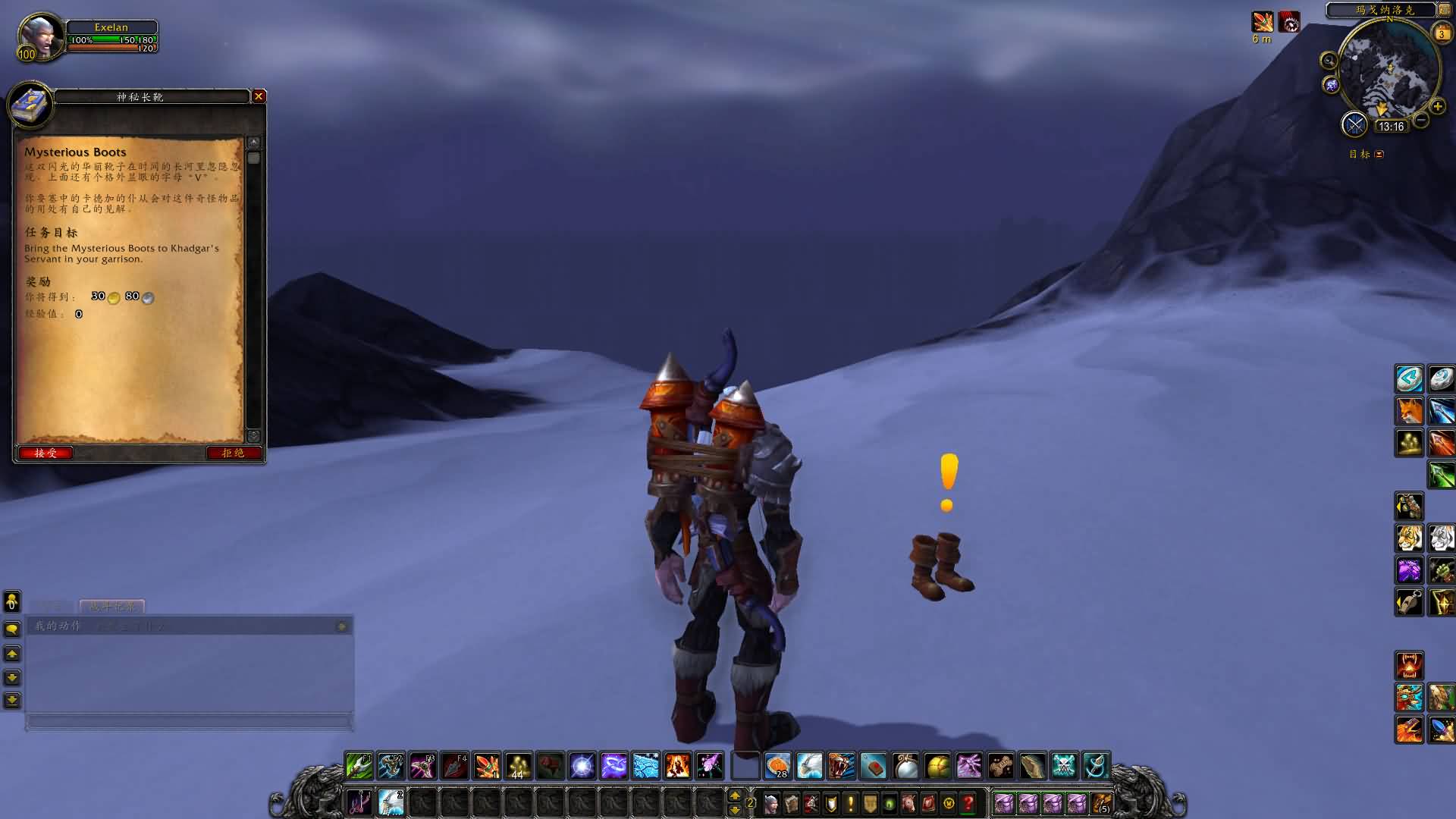This screenshot has height=819, width=1456.
Task: Click the clock showing 13:16
Action: 1391,127
